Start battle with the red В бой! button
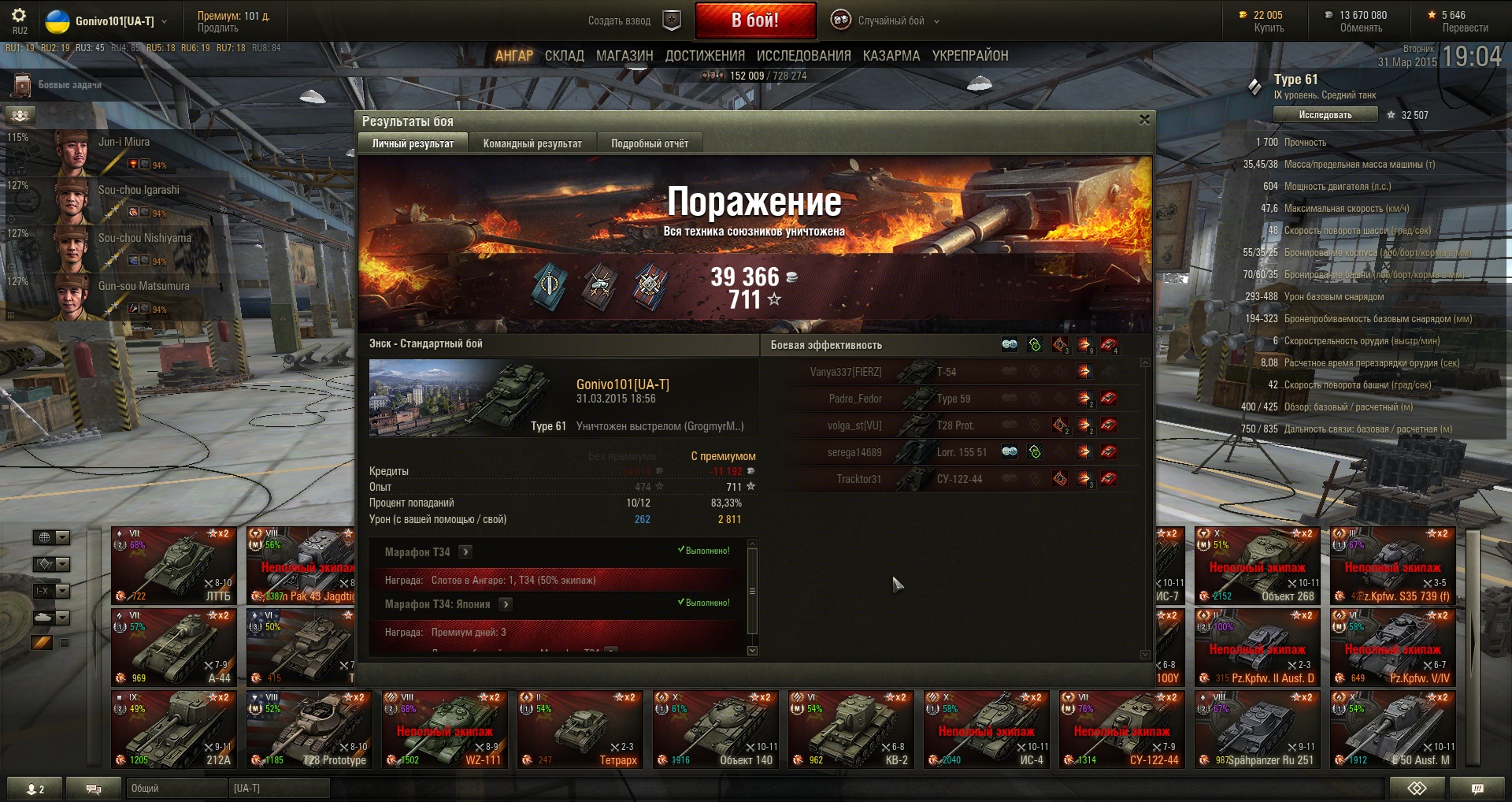Viewport: 1512px width, 802px height. tap(754, 20)
